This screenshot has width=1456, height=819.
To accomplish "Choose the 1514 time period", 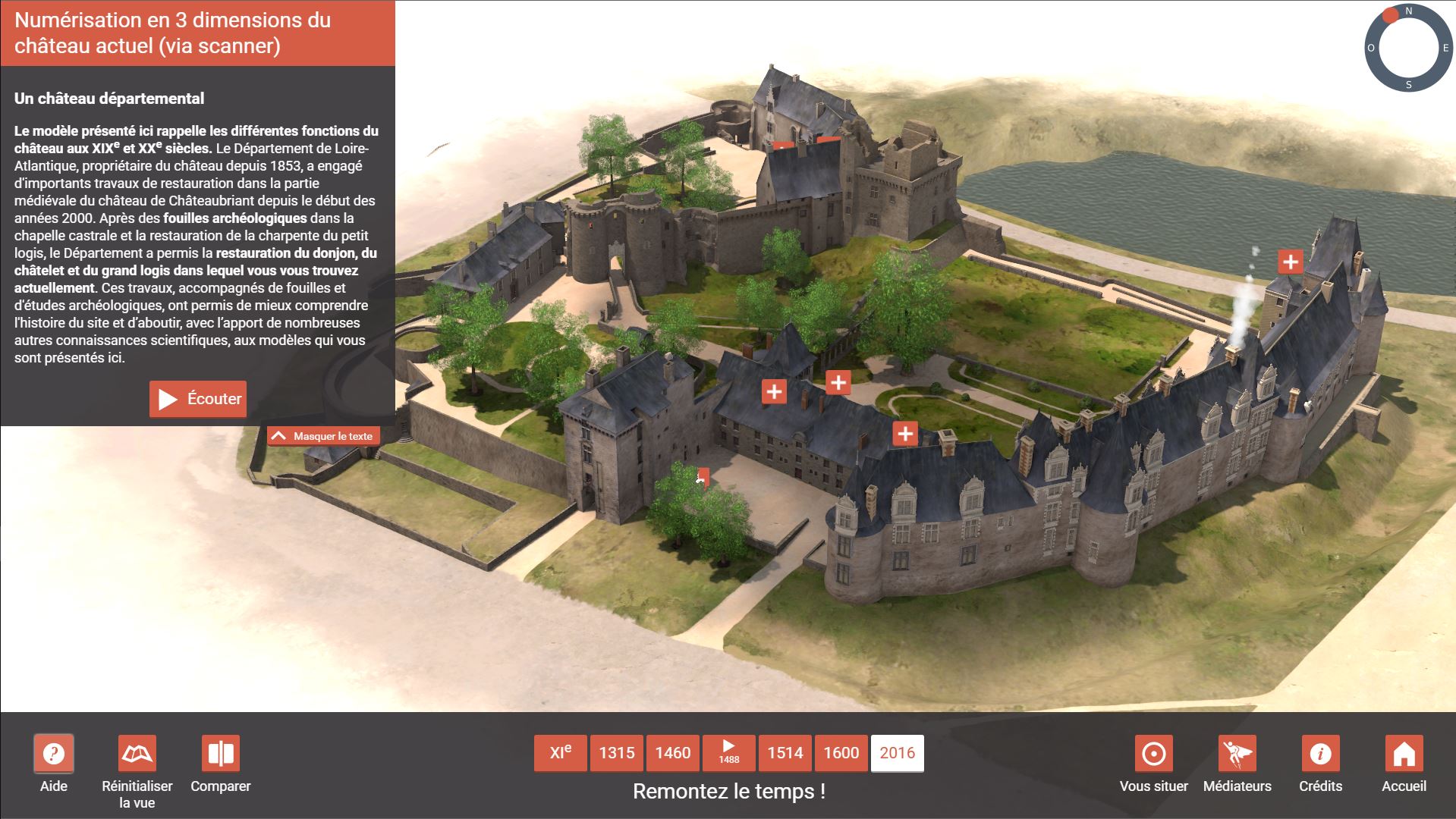I will pos(785,753).
